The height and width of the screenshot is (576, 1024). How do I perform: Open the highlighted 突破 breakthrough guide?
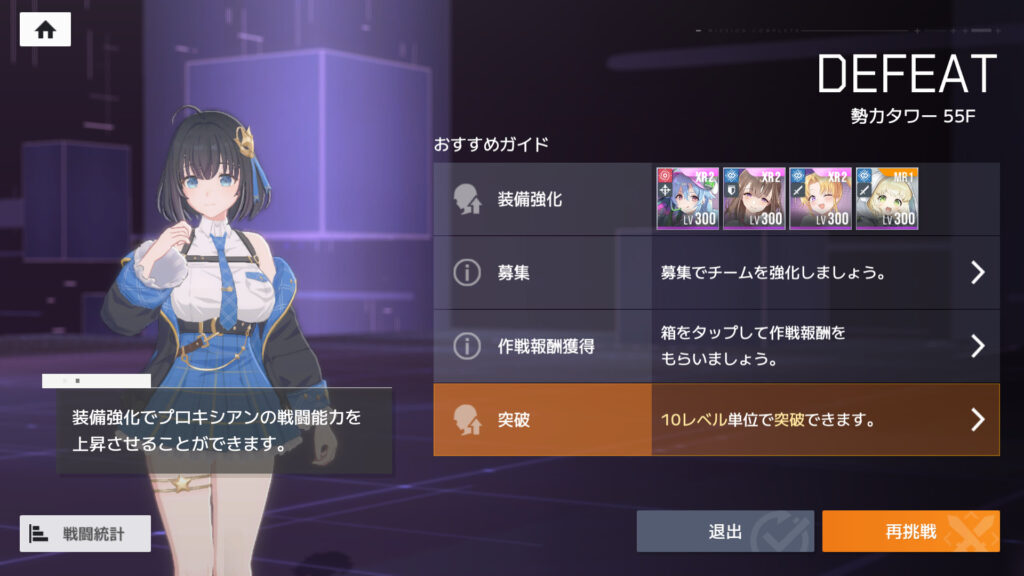click(x=716, y=420)
